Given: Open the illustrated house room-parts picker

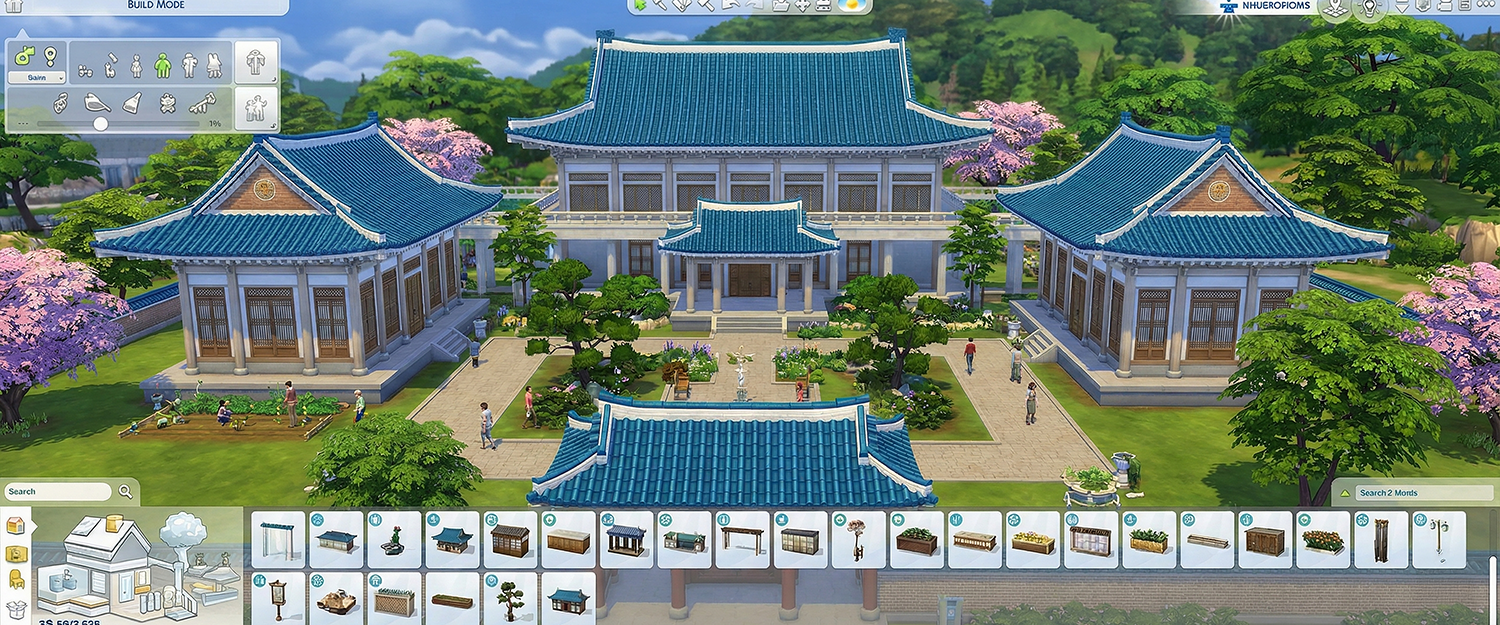Looking at the screenshot, I should click(138, 565).
